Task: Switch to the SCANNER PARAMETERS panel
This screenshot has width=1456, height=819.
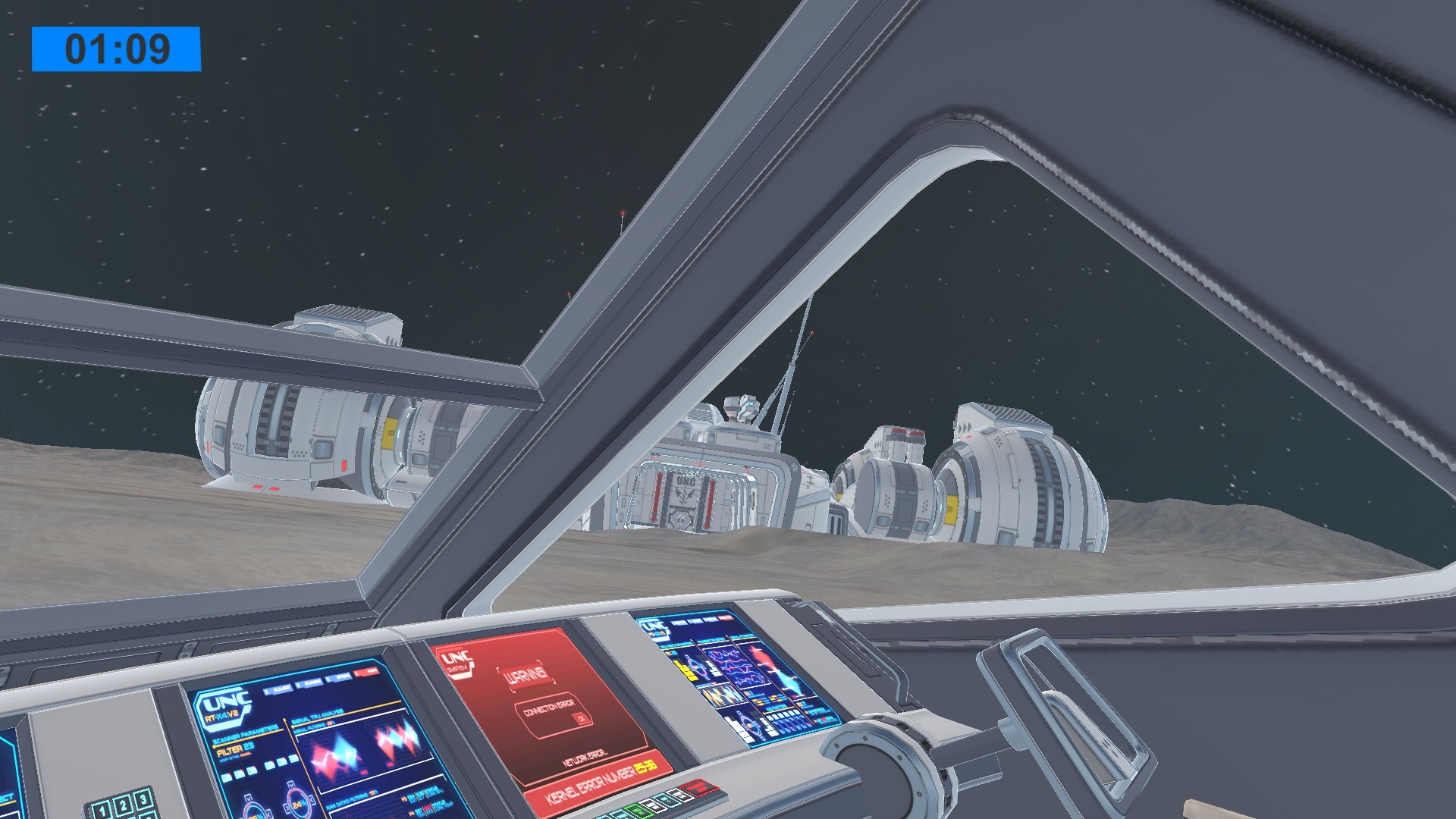Action: (x=247, y=734)
